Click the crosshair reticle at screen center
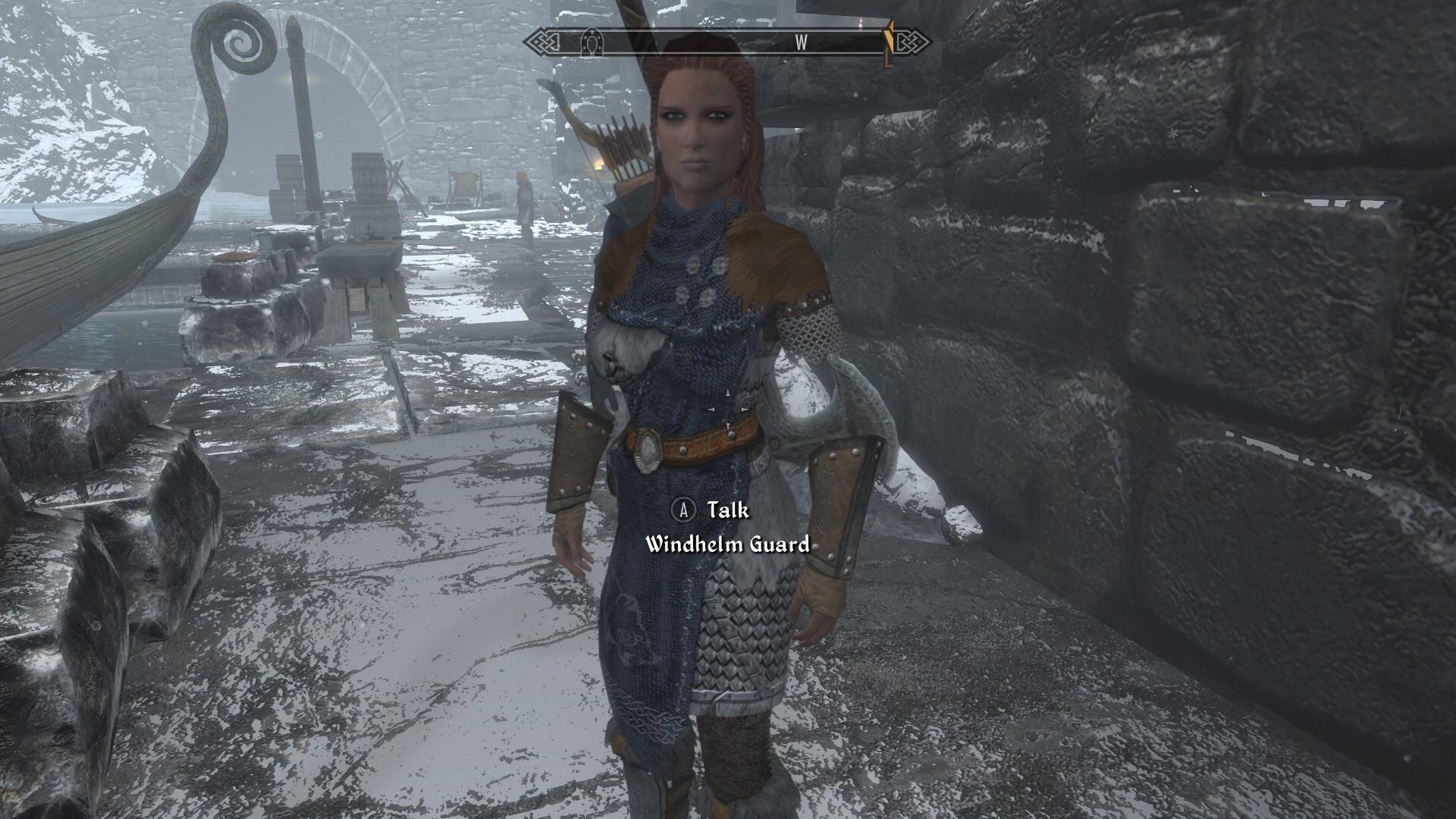This screenshot has height=819, width=1456. pos(728,409)
